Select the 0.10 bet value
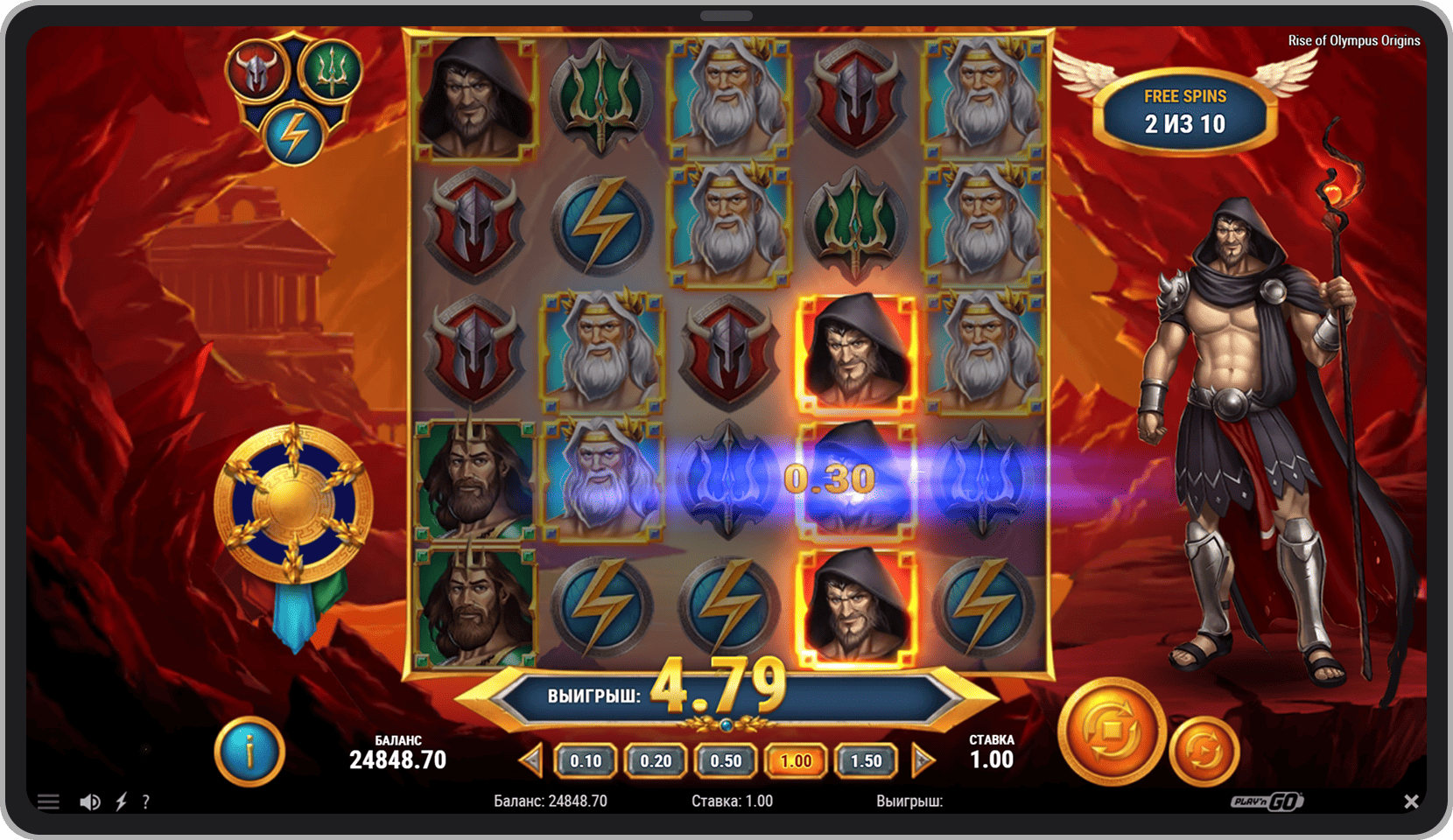 (586, 761)
